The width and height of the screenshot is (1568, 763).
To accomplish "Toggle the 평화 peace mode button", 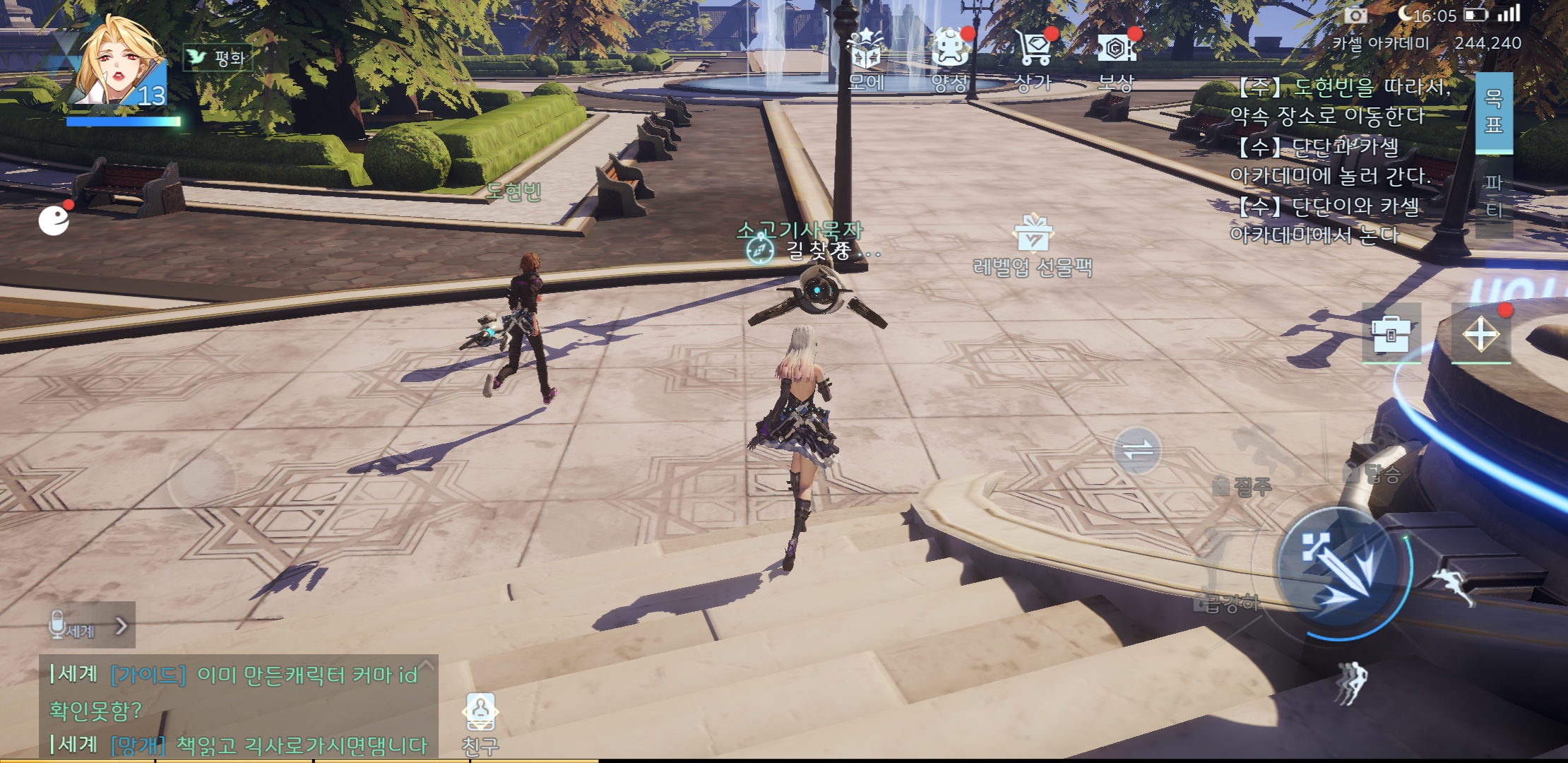I will coord(218,57).
